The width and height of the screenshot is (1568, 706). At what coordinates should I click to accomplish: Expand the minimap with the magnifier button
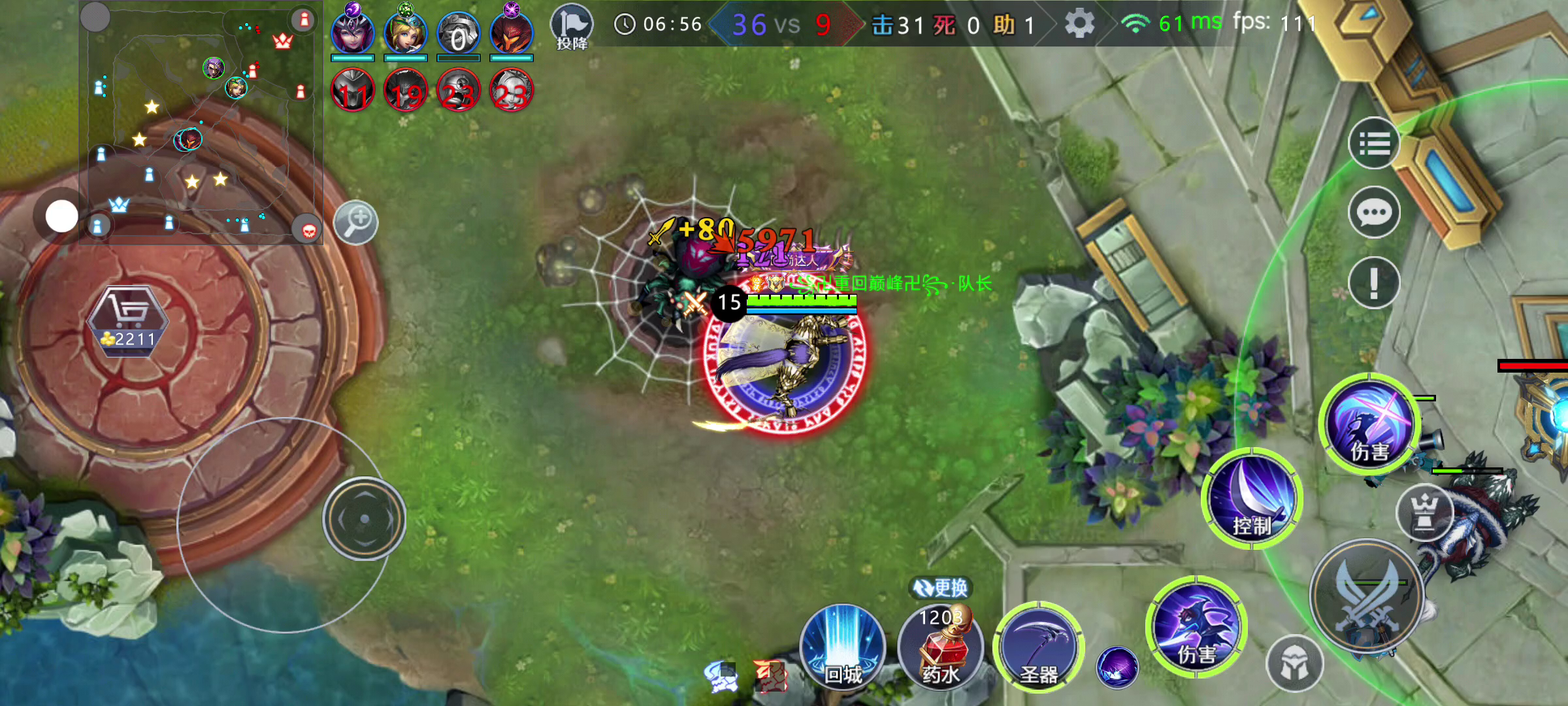(x=356, y=222)
